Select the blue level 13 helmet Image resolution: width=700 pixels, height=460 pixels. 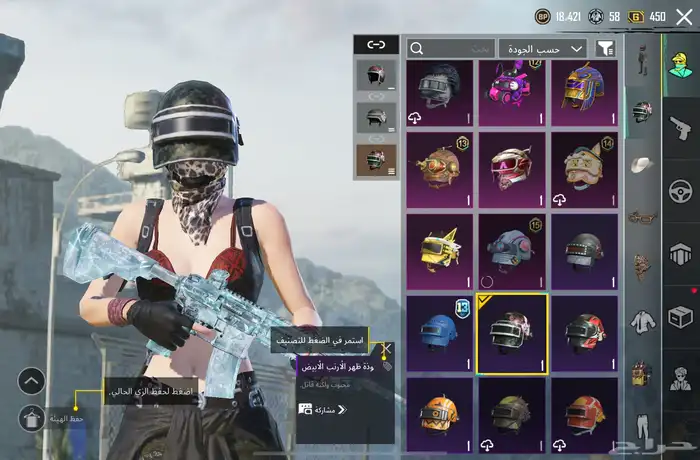click(440, 334)
